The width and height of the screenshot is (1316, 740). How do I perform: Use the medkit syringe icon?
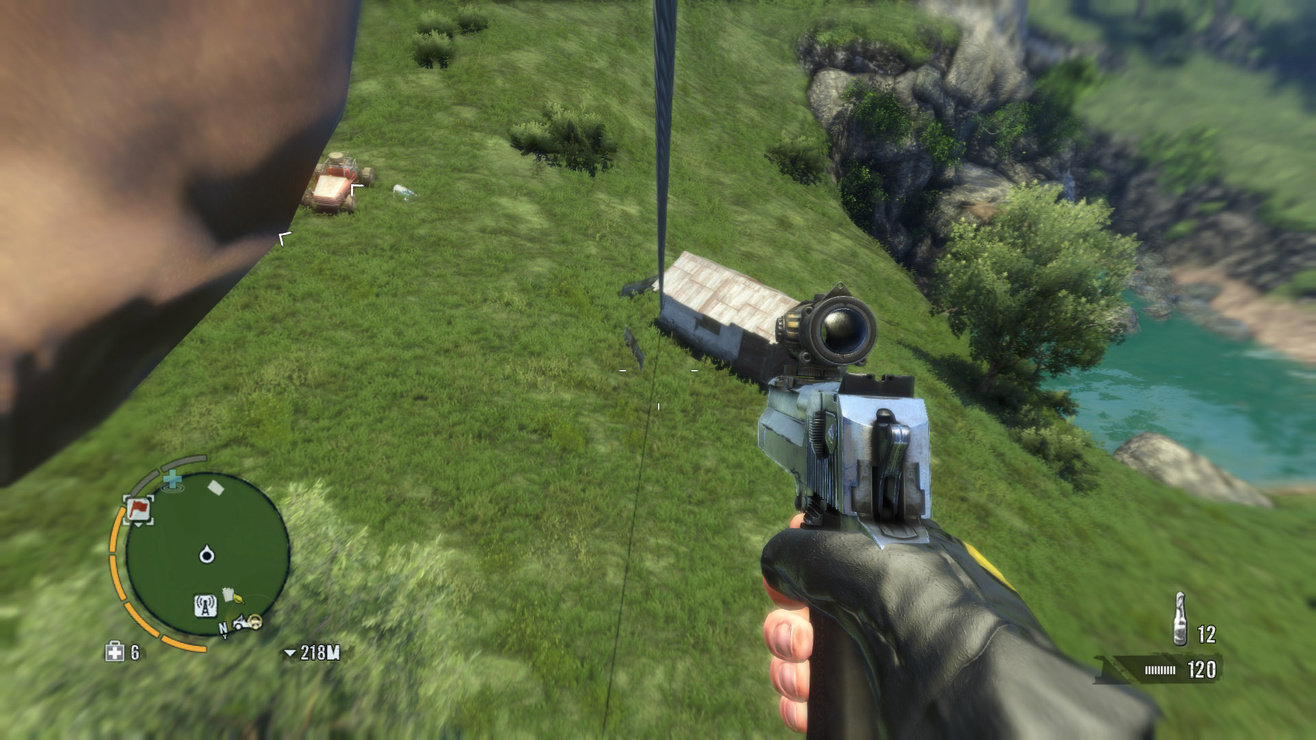(115, 653)
